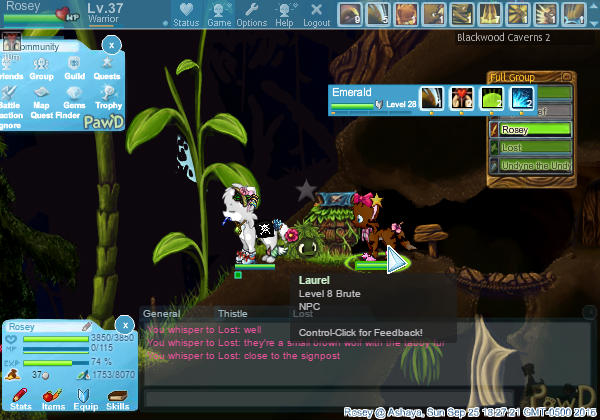Open the Options menu
This screenshot has width=600, height=420.
tap(252, 14)
